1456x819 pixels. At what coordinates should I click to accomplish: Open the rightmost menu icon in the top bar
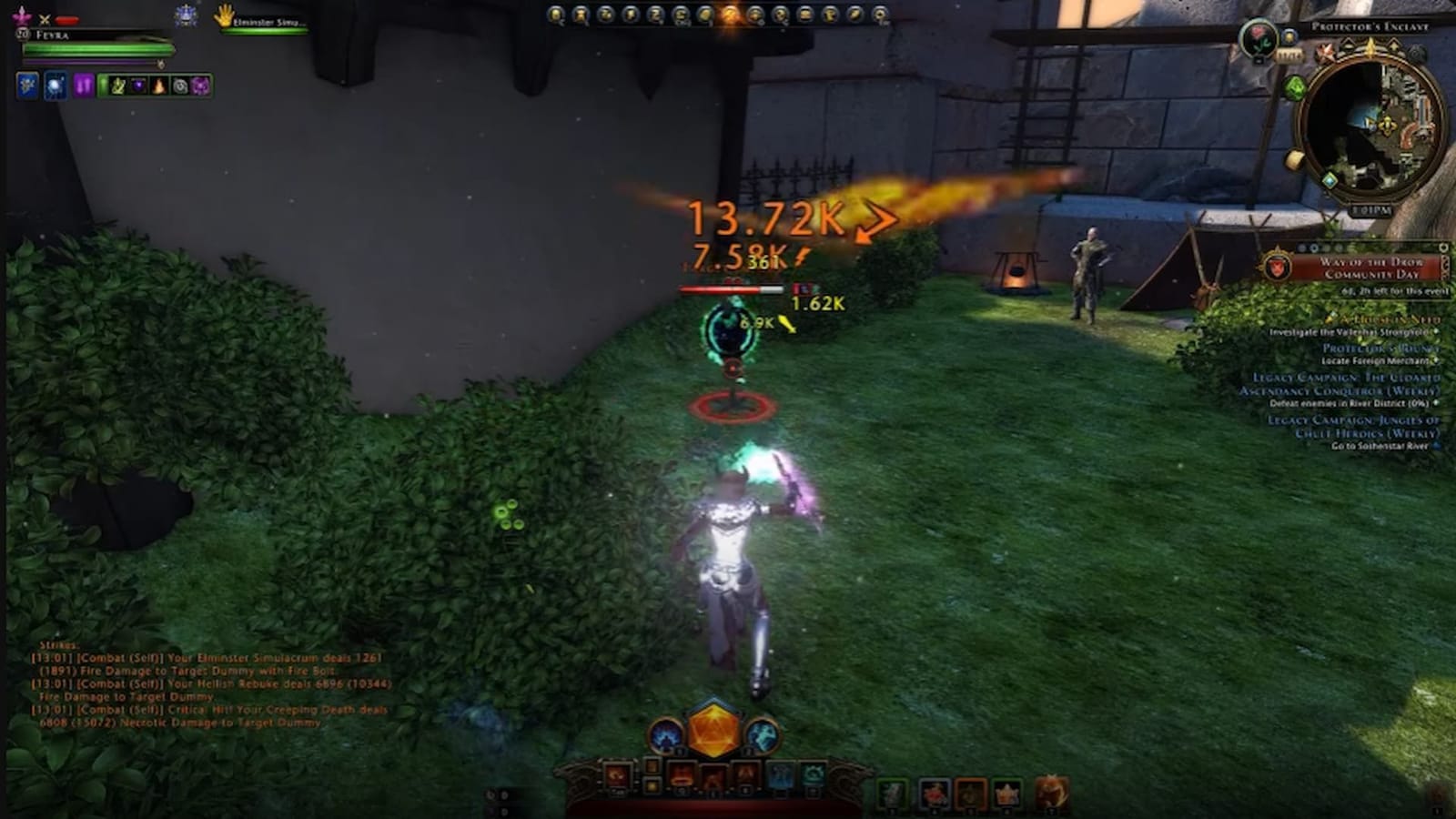pos(879,15)
